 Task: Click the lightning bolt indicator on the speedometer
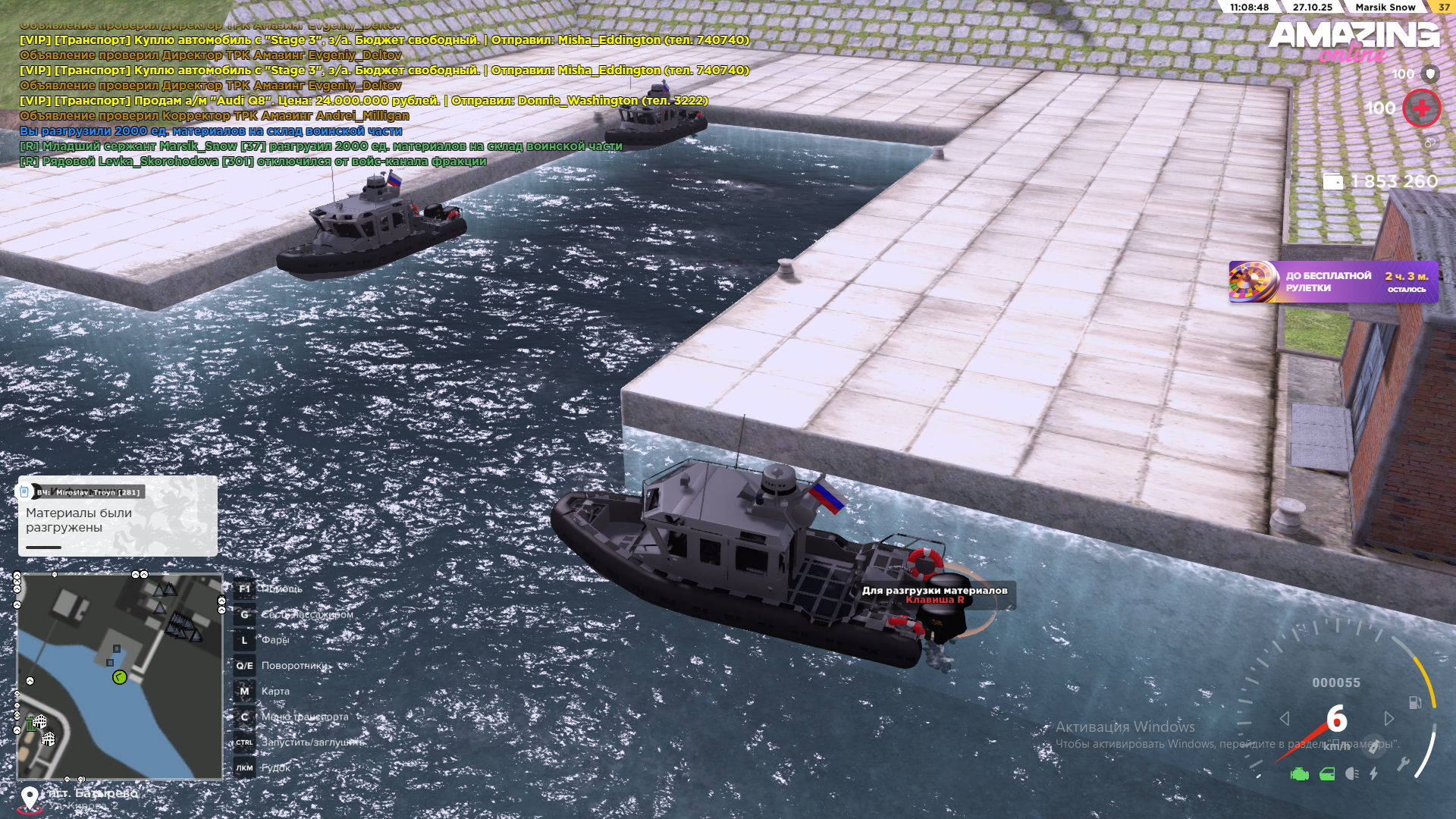pos(1374,774)
